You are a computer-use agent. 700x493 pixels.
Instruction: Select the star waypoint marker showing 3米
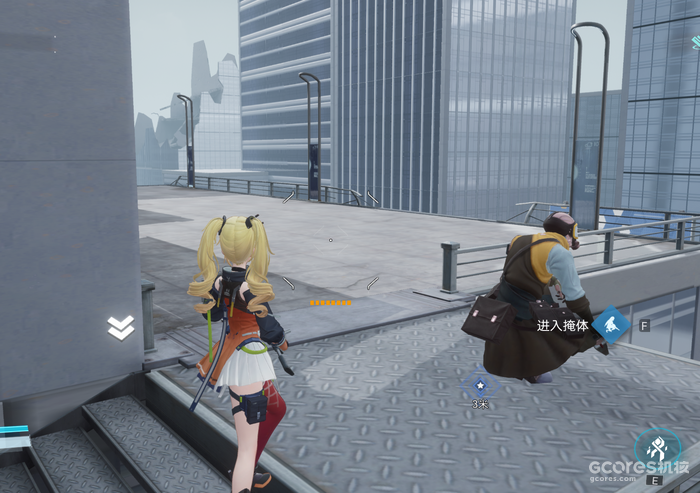click(x=480, y=384)
